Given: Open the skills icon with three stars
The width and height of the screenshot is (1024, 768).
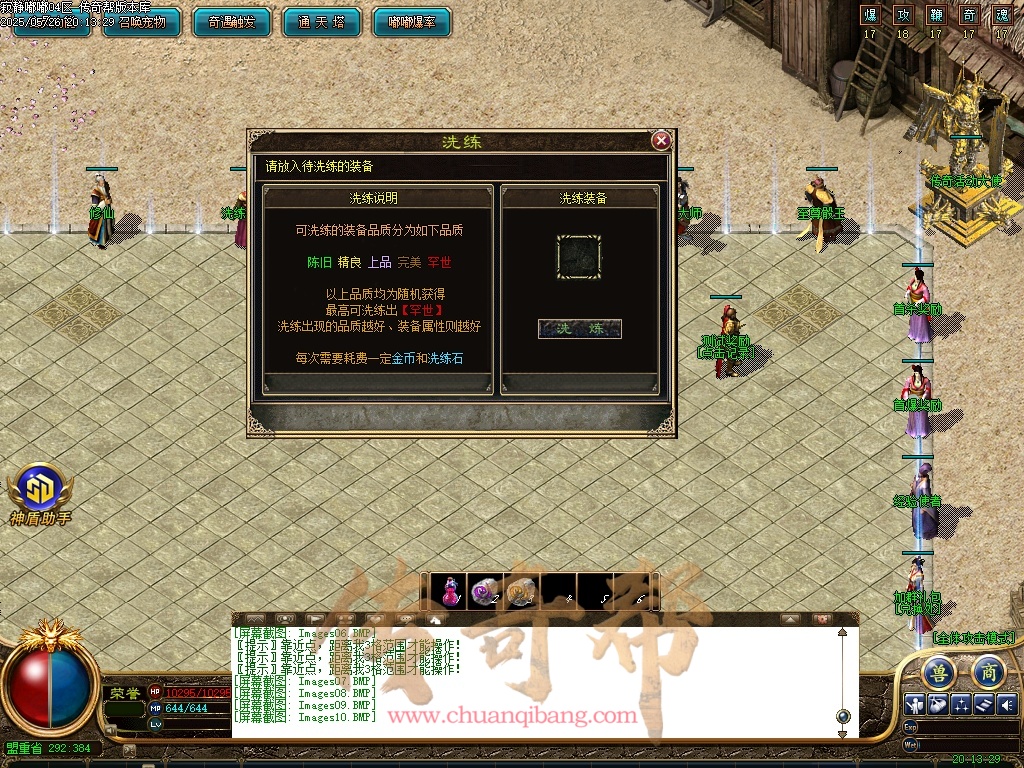Looking at the screenshot, I should [x=961, y=704].
